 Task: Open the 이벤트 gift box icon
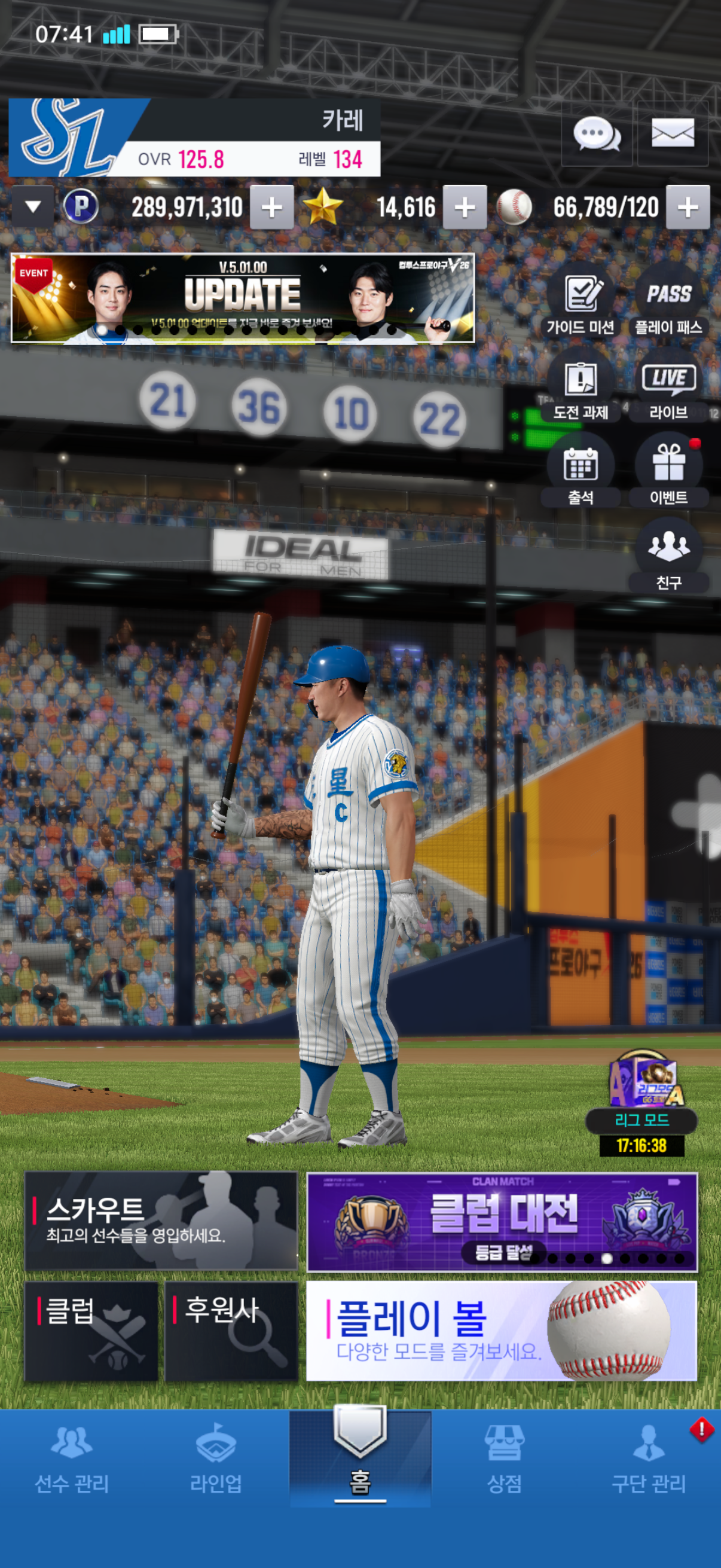click(x=668, y=473)
